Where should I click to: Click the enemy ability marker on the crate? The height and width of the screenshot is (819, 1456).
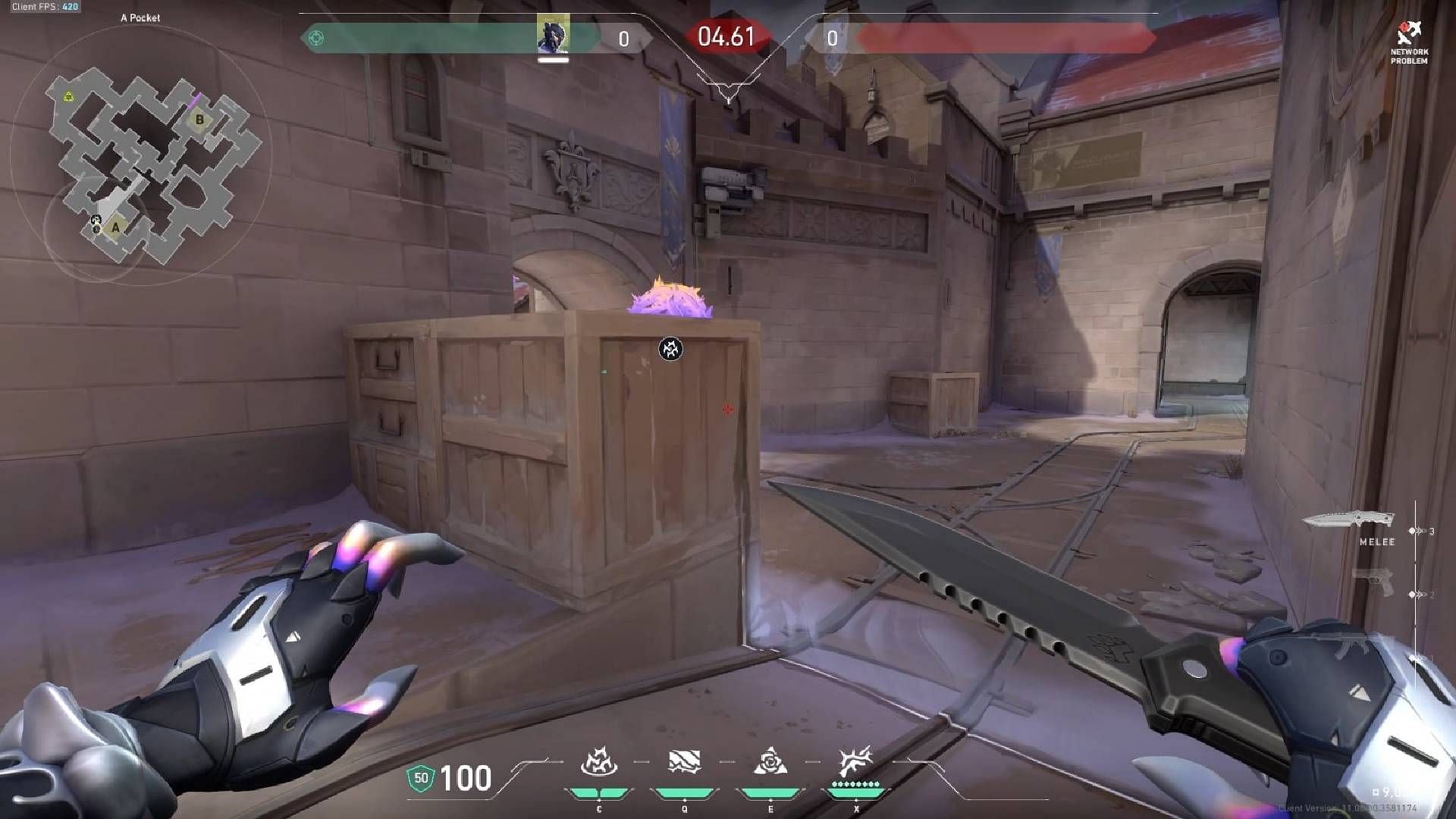point(670,347)
